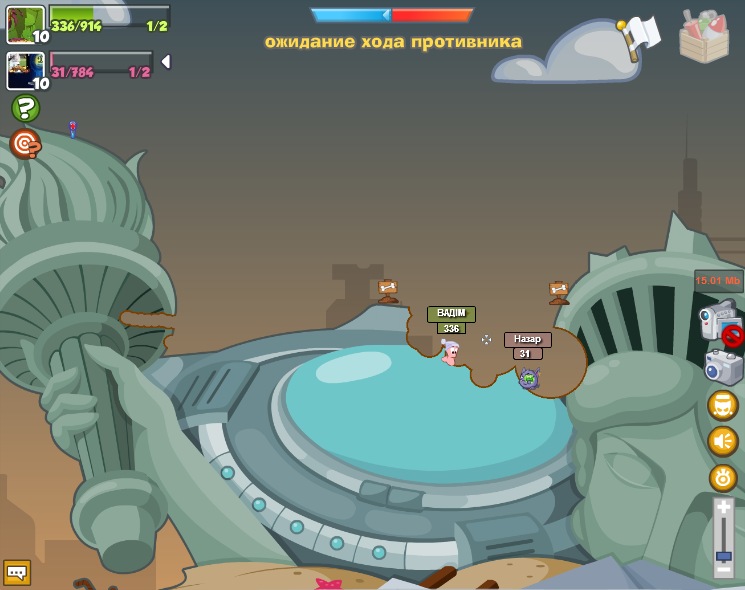745x590 pixels.
Task: Zoom in with the plus button
Action: point(723,510)
